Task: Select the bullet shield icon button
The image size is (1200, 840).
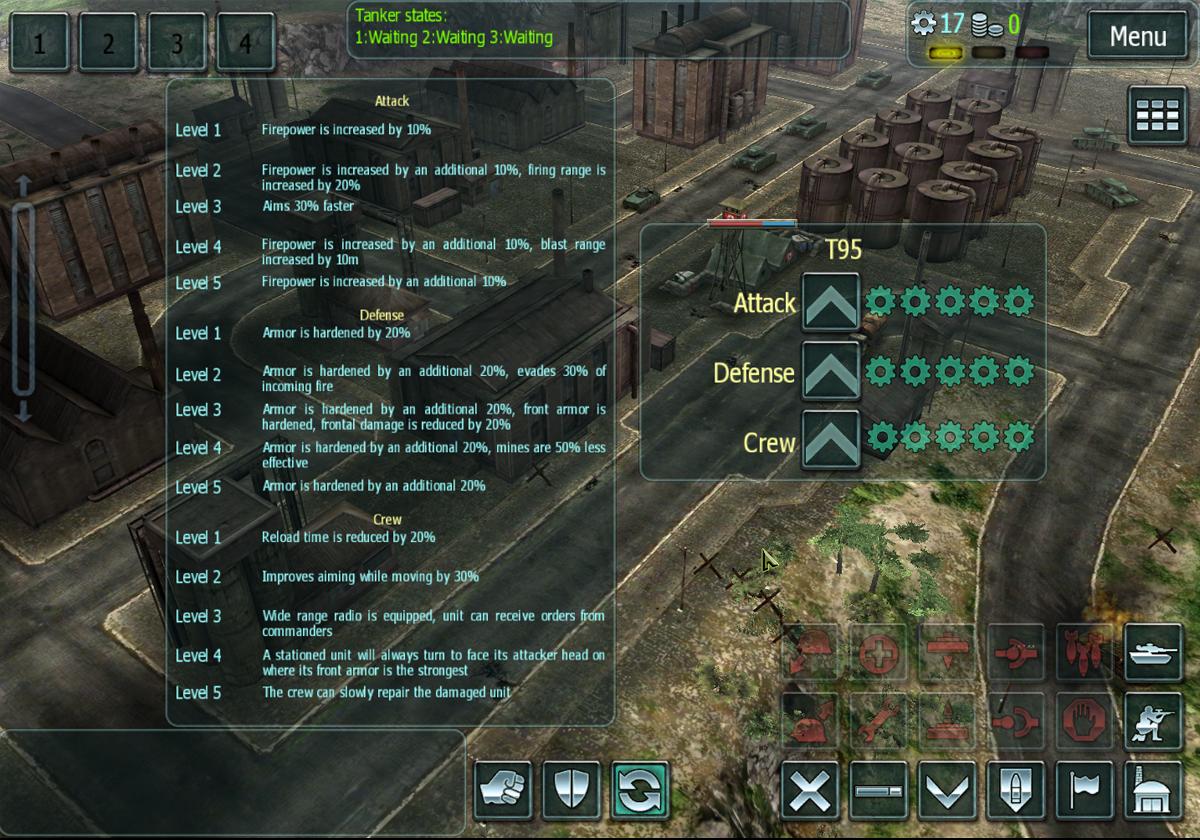Action: click(x=1014, y=790)
